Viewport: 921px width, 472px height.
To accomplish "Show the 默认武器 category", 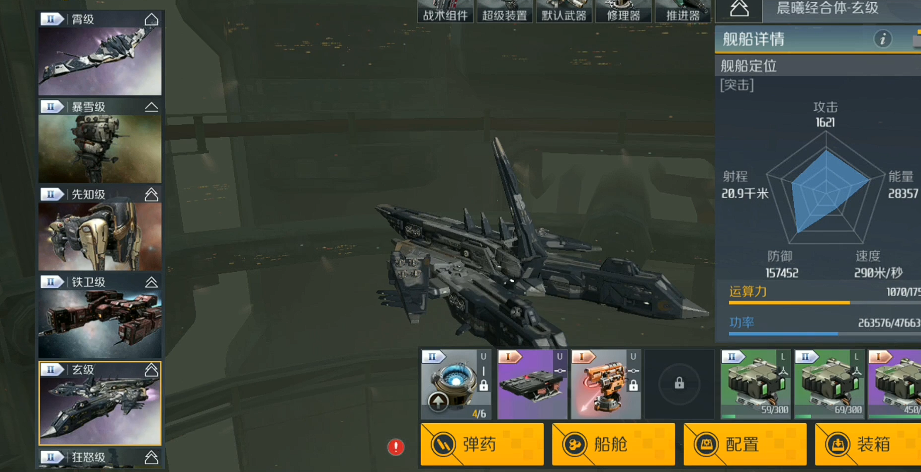I will pyautogui.click(x=566, y=12).
